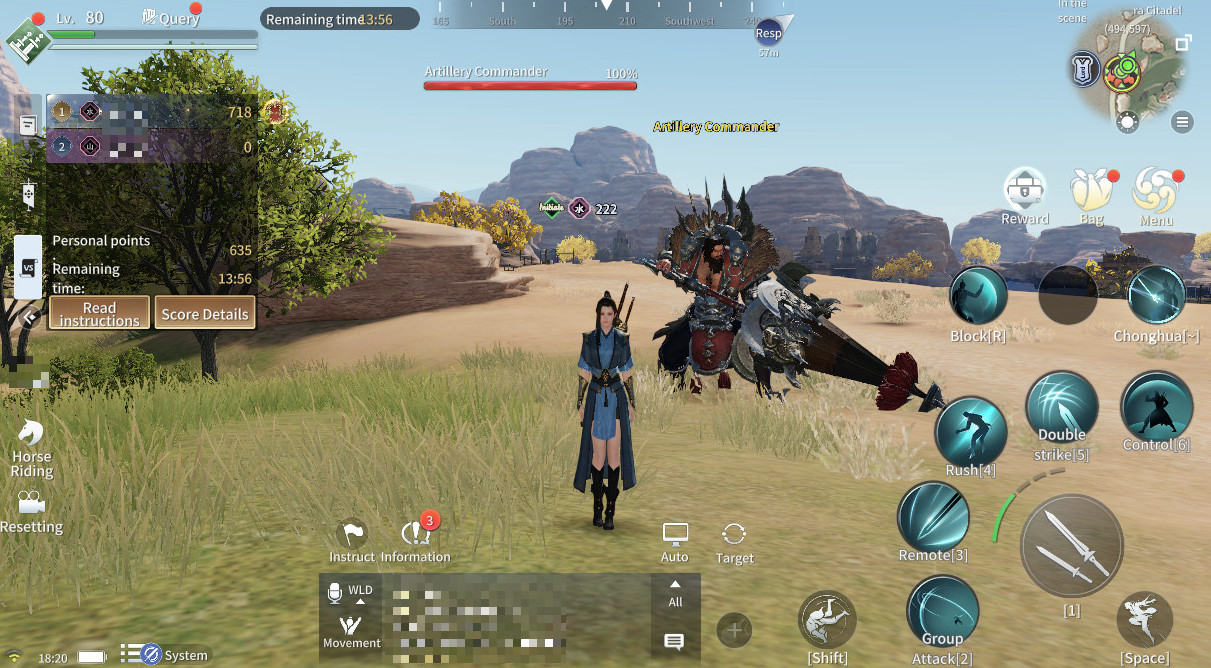
Task: Open the main Menu
Action: [x=1155, y=190]
